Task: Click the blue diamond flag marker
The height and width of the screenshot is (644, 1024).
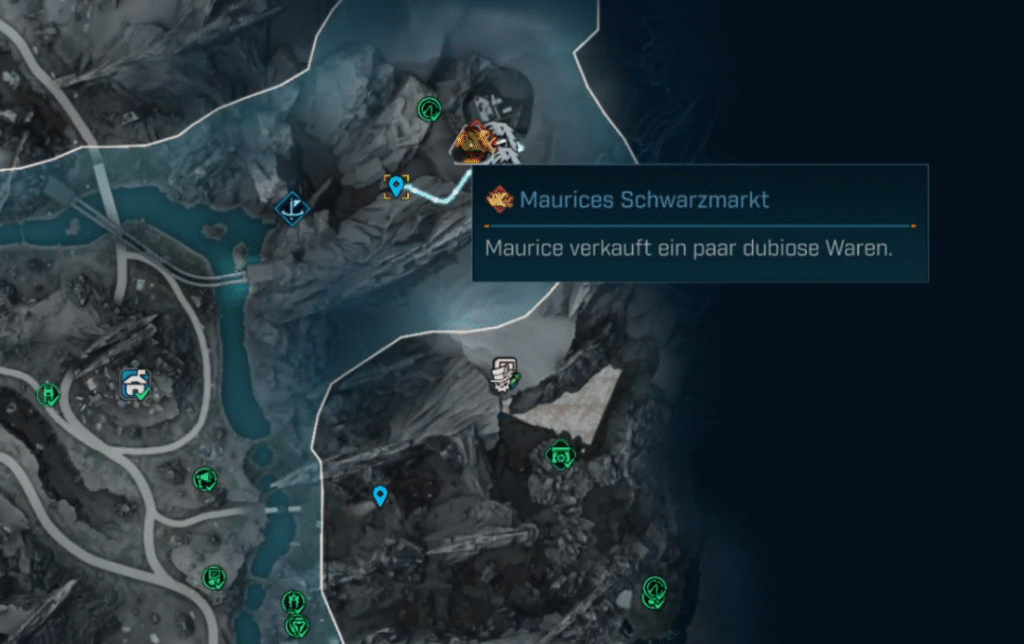Action: [x=292, y=208]
